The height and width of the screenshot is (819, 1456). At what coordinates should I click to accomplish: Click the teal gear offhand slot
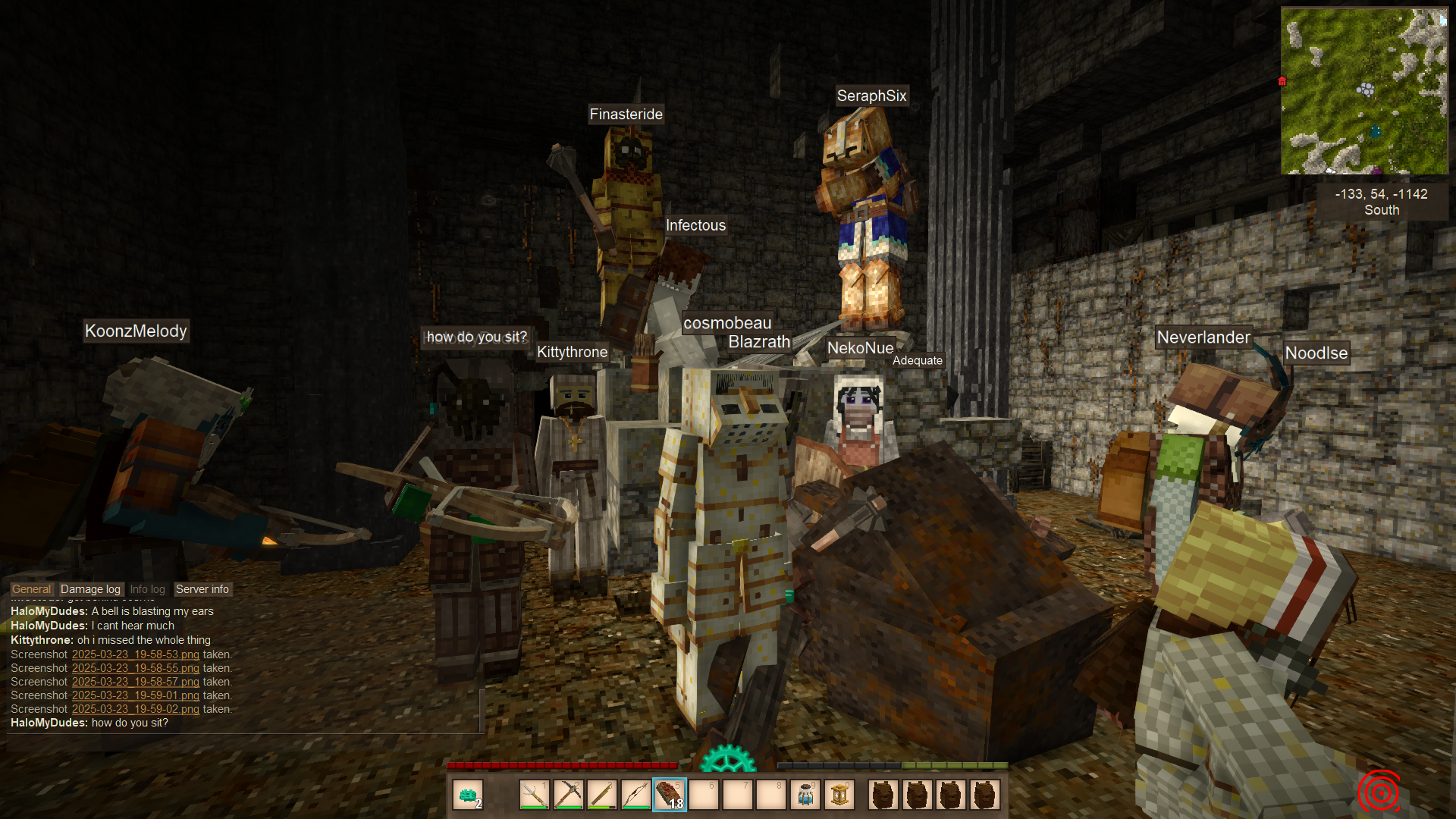point(468,795)
